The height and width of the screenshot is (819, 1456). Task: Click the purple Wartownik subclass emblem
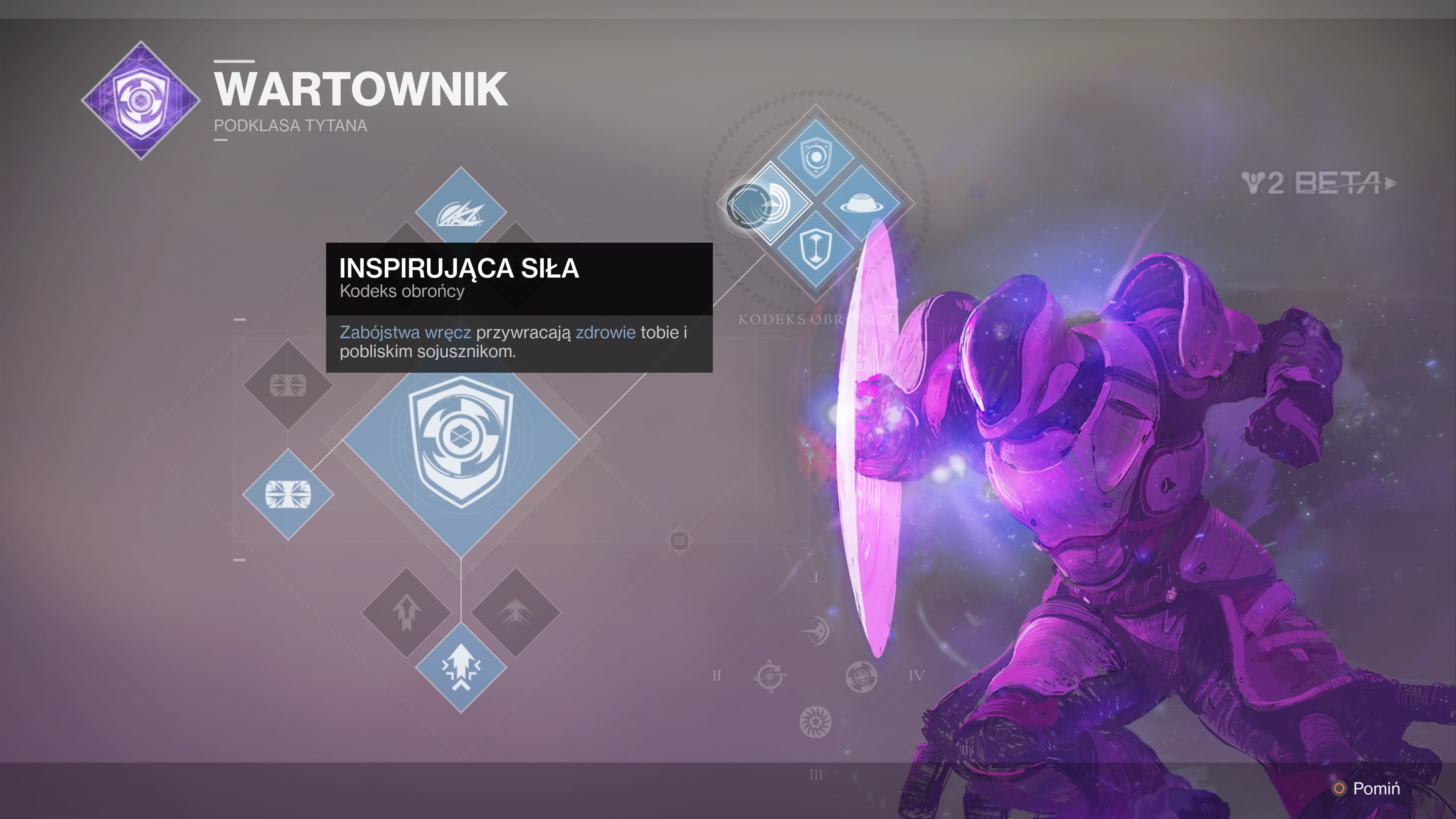(x=141, y=100)
